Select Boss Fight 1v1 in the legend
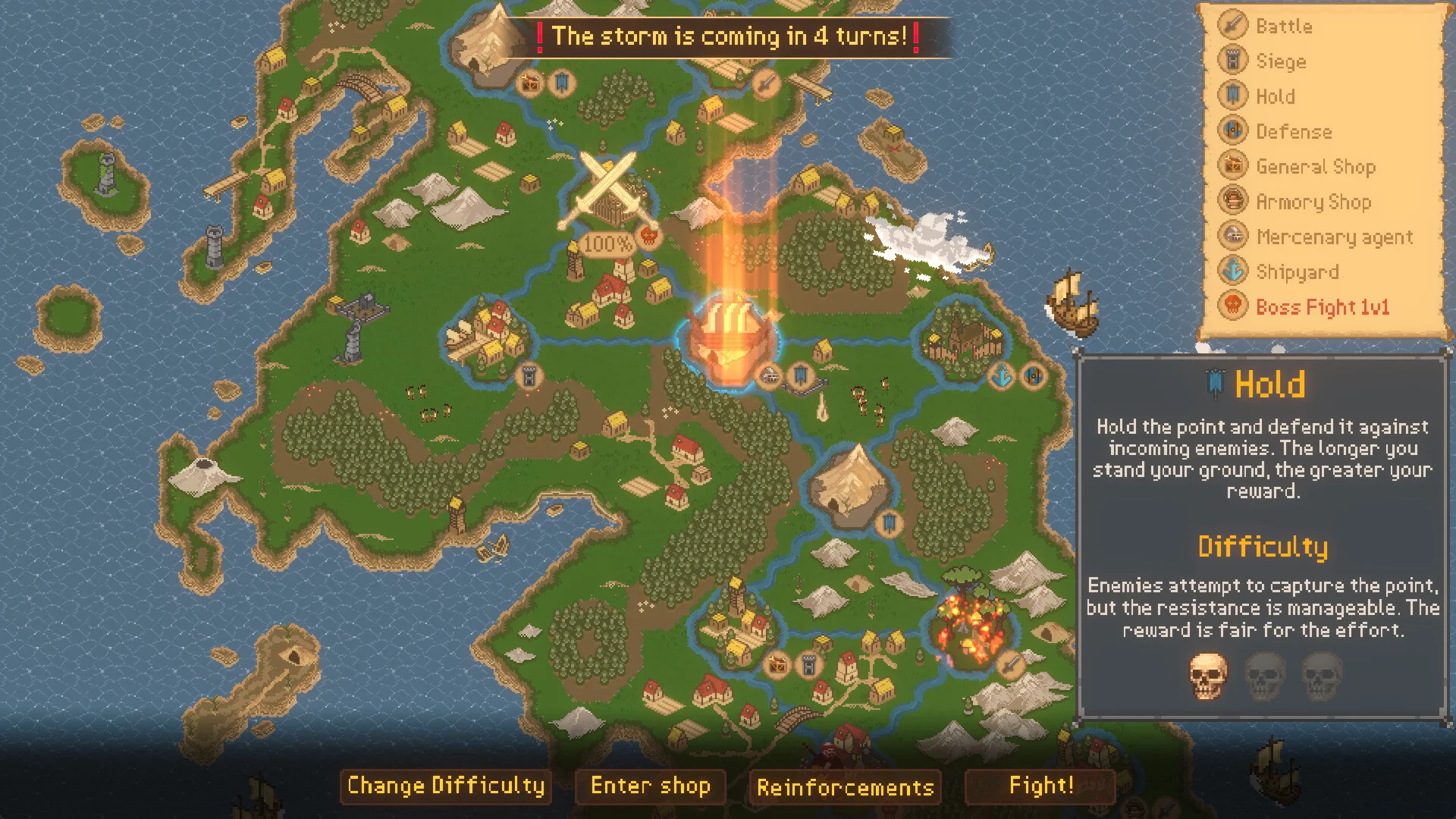 pos(1322,307)
